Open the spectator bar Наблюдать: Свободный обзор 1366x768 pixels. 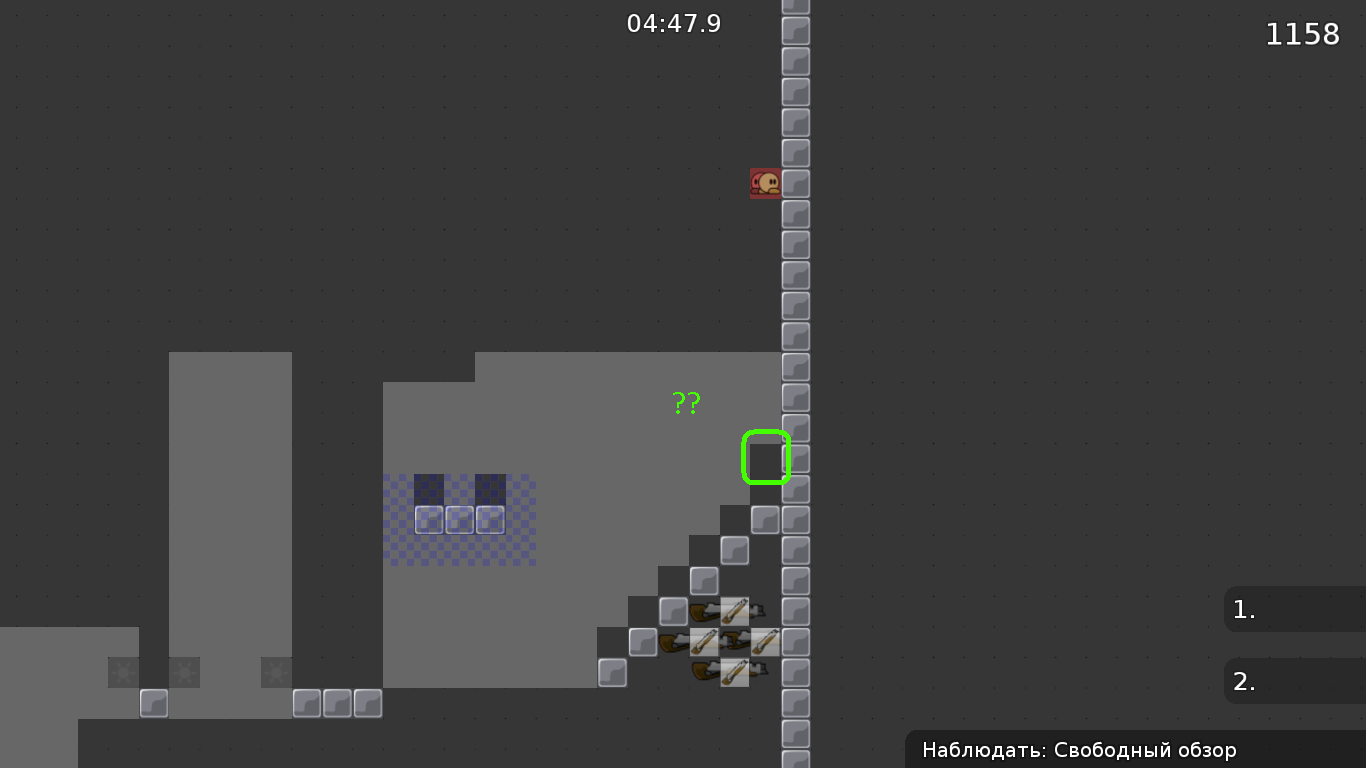coord(1080,750)
